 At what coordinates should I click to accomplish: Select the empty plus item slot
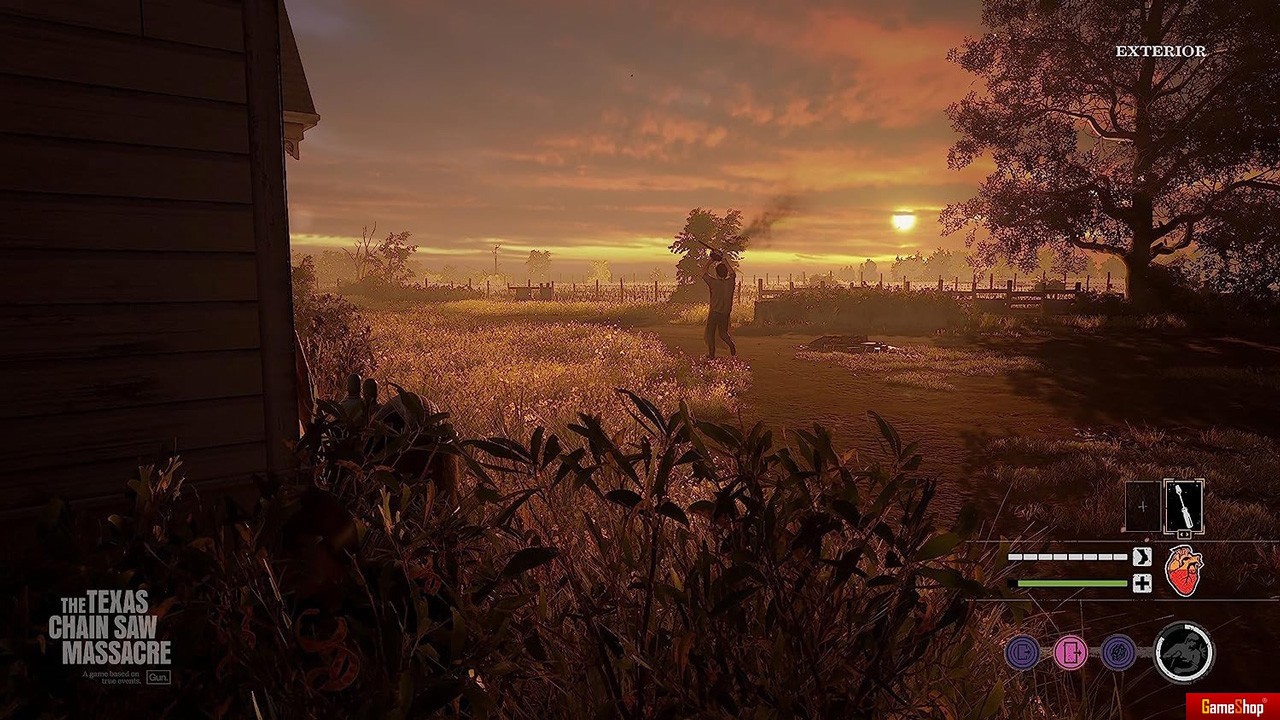(x=1142, y=507)
